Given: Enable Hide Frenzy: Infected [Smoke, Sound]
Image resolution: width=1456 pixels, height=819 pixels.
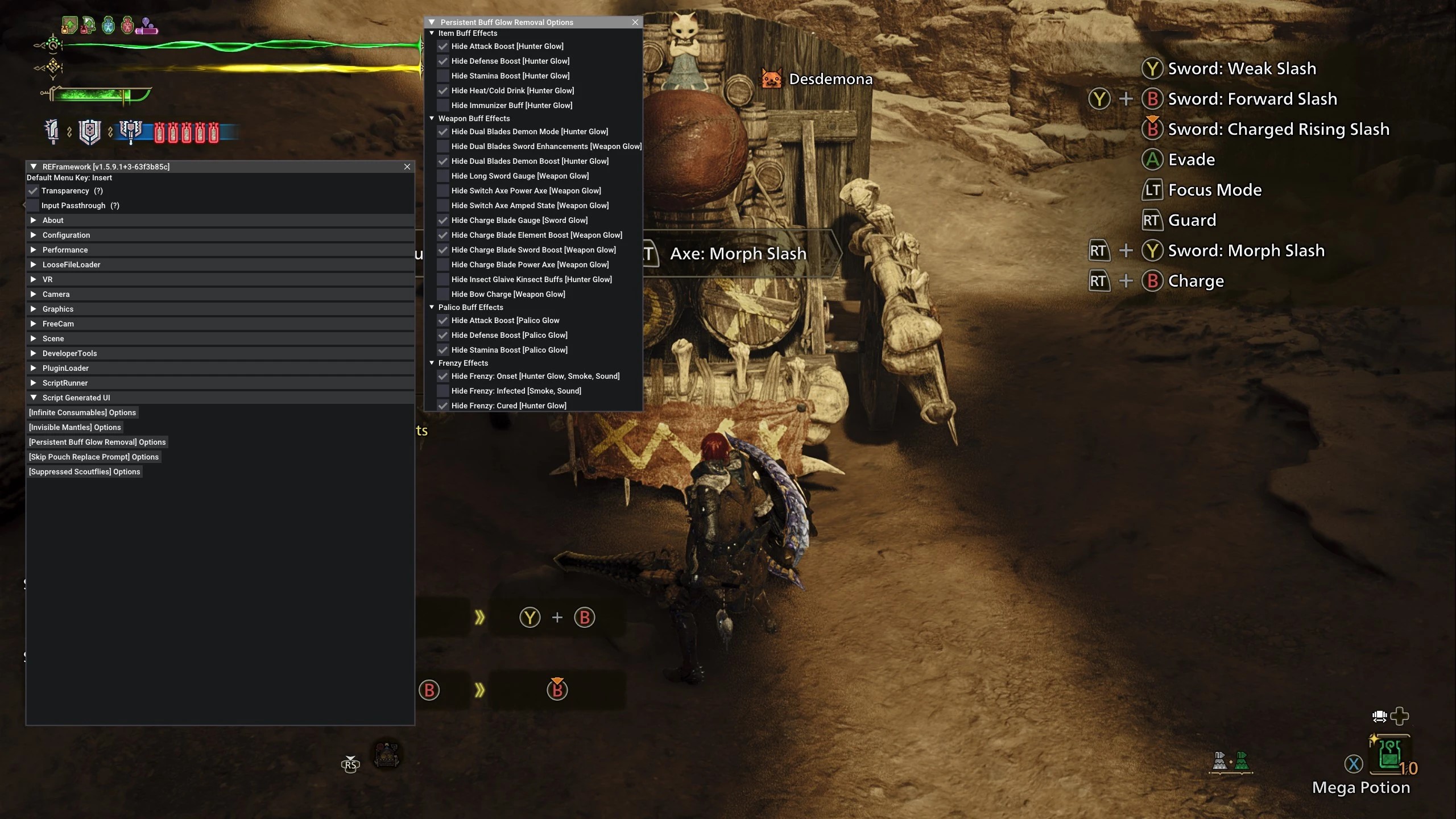Looking at the screenshot, I should pos(443,391).
